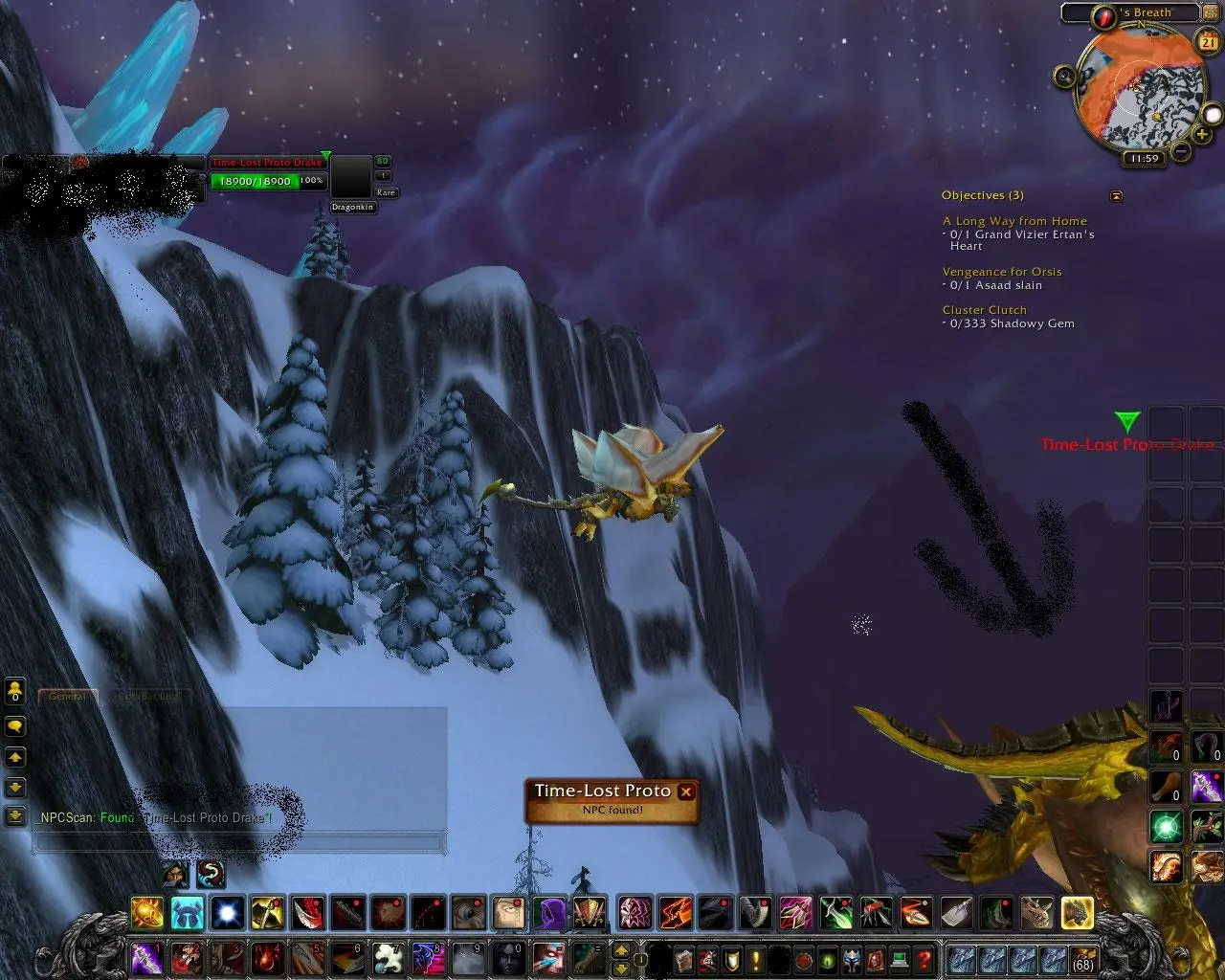Switch to the General chat tab

click(68, 697)
